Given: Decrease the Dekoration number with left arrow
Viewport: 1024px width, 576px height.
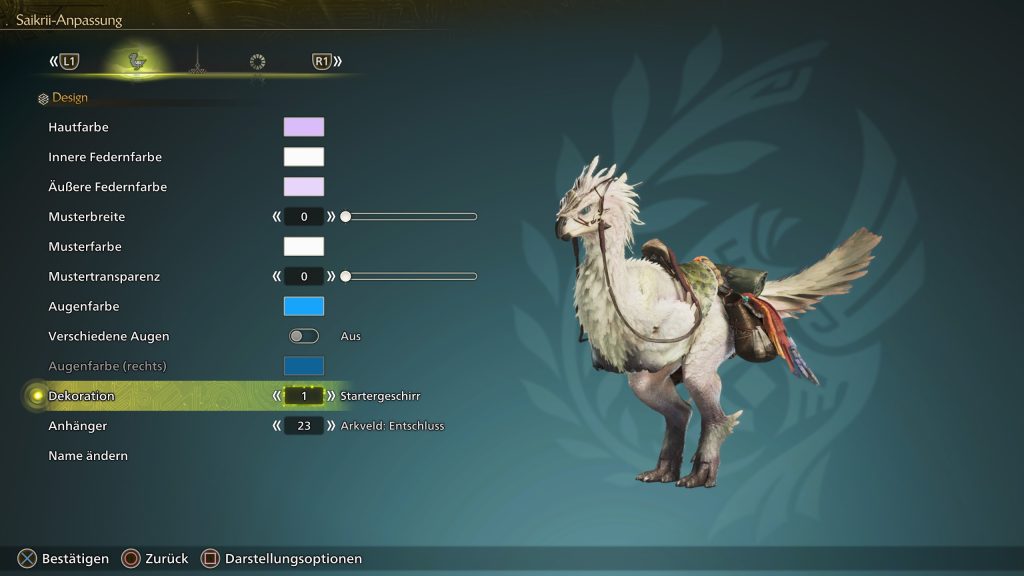Looking at the screenshot, I should point(277,396).
